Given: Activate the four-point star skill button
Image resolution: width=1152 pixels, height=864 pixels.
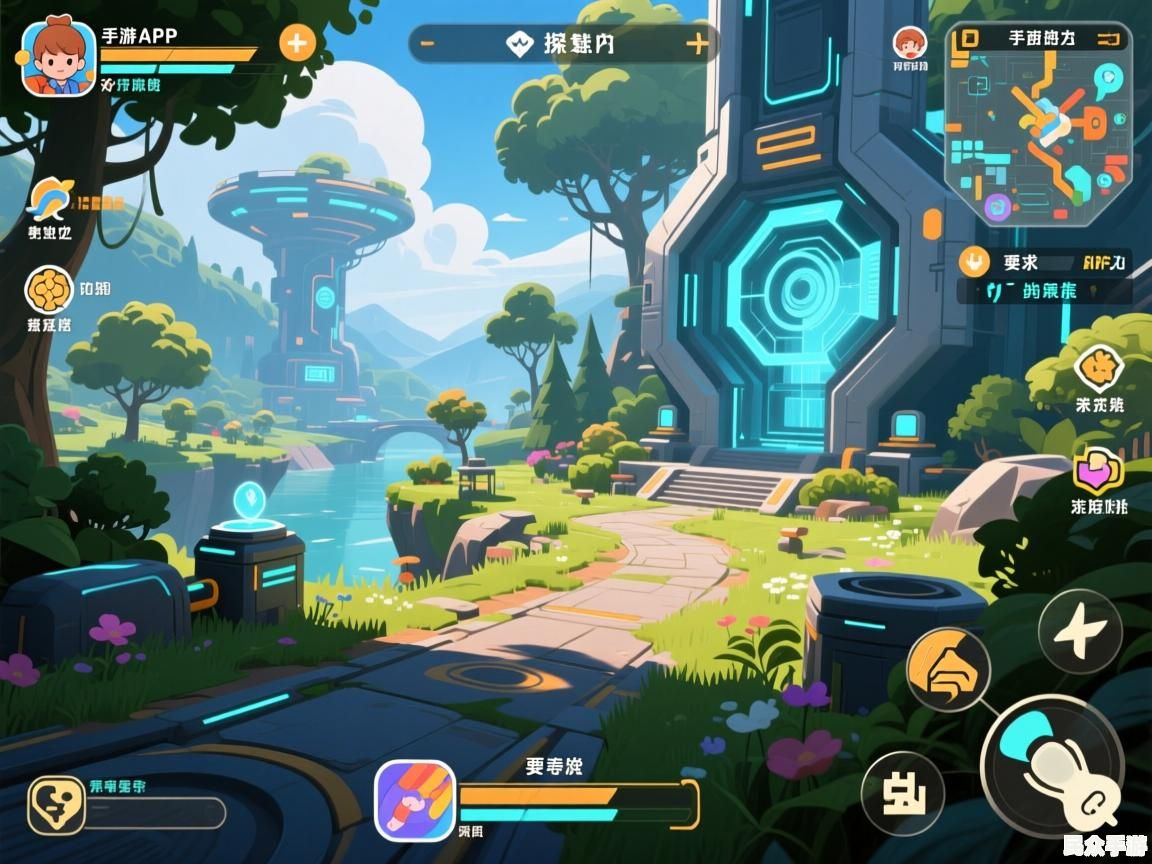Looking at the screenshot, I should pos(1079,631).
